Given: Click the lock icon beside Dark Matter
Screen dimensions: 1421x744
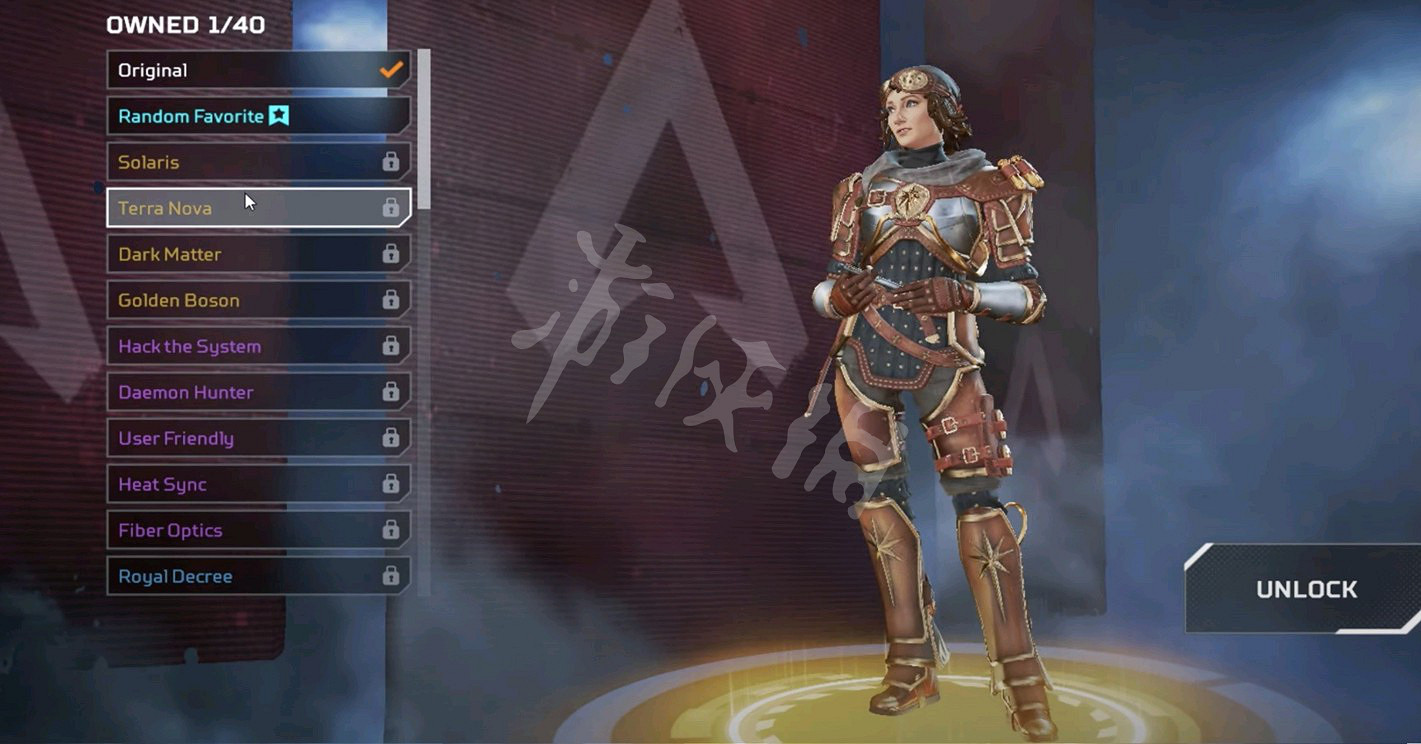Looking at the screenshot, I should 389,254.
